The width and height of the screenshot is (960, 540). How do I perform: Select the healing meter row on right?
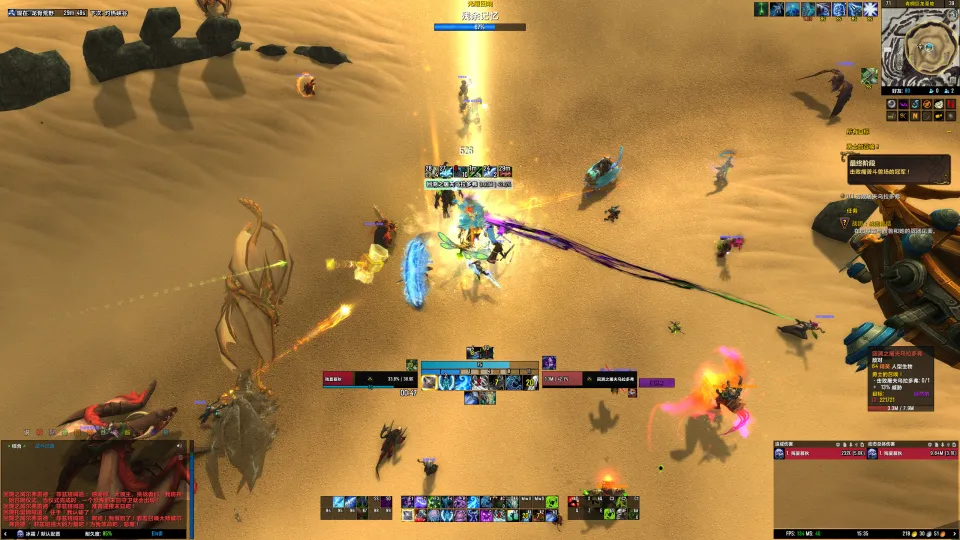click(910, 454)
